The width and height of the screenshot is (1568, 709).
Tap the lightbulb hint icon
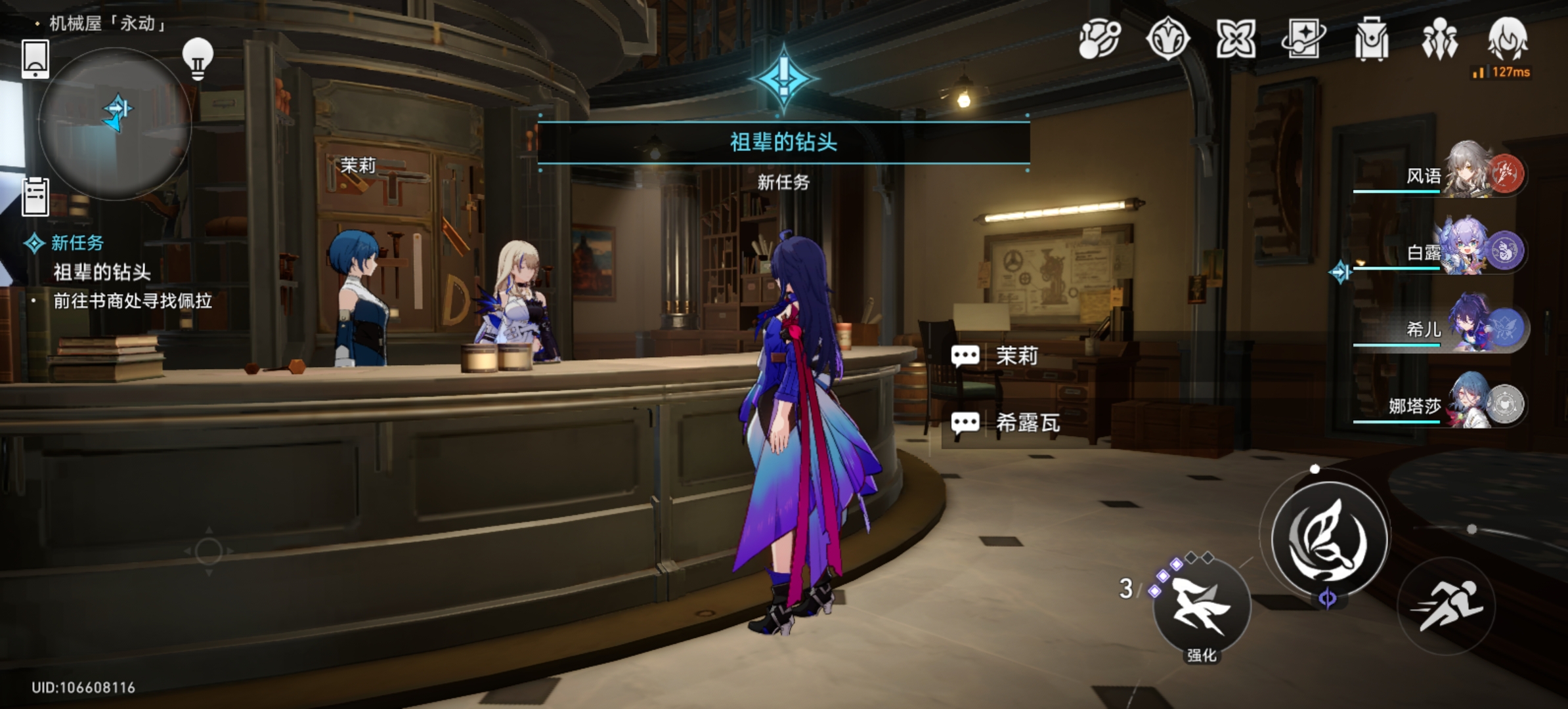[x=198, y=58]
